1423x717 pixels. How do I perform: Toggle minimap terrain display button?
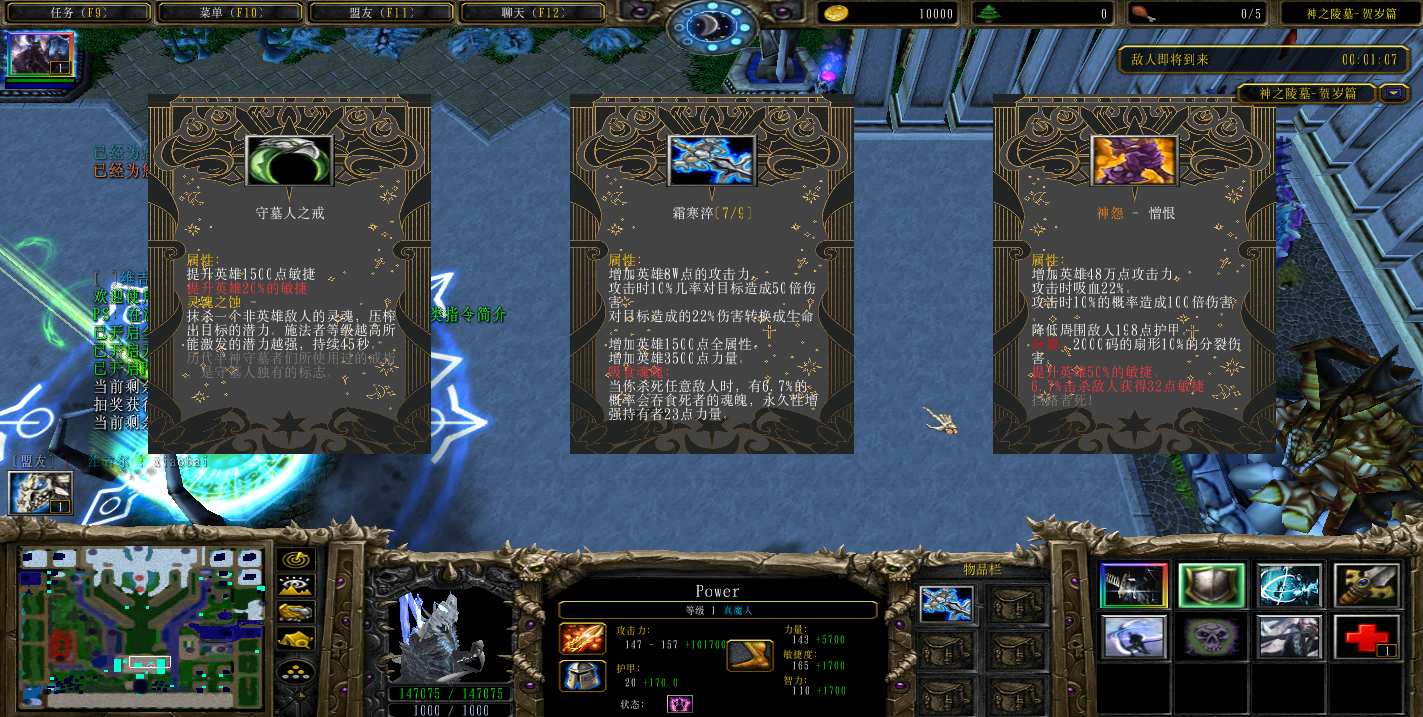click(x=296, y=586)
